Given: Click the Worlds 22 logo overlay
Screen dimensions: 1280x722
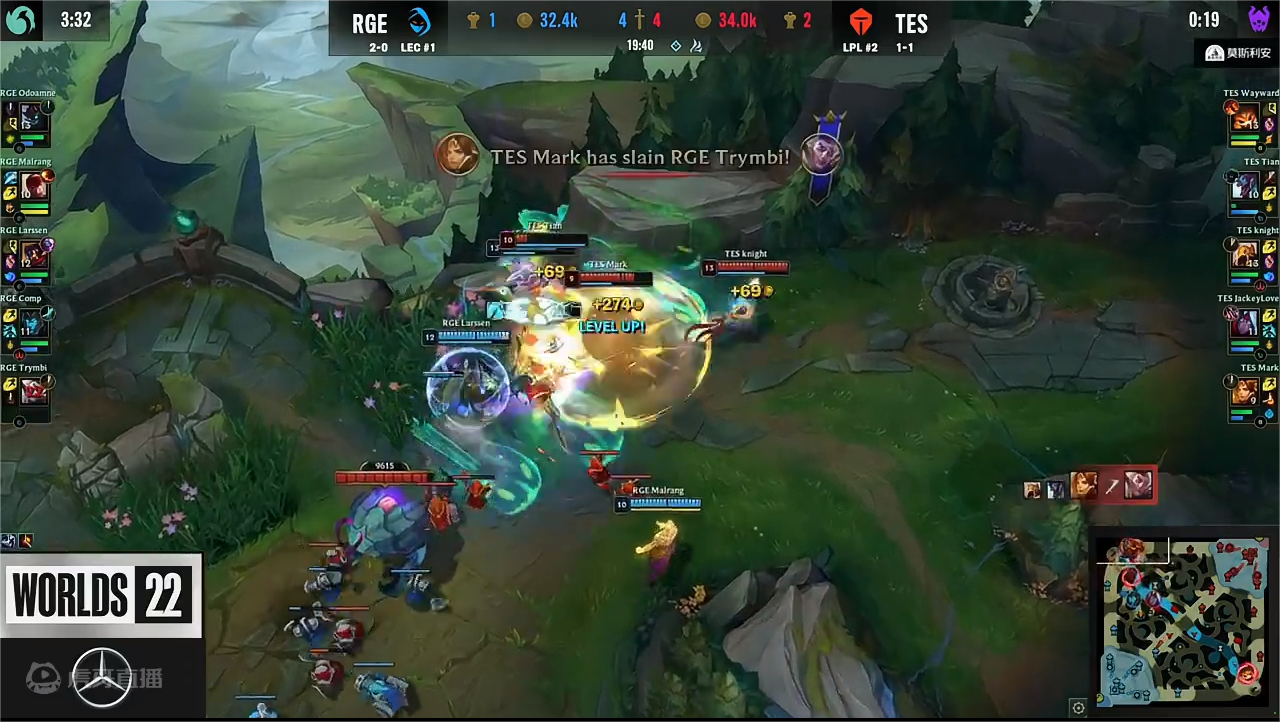Looking at the screenshot, I should 100,595.
